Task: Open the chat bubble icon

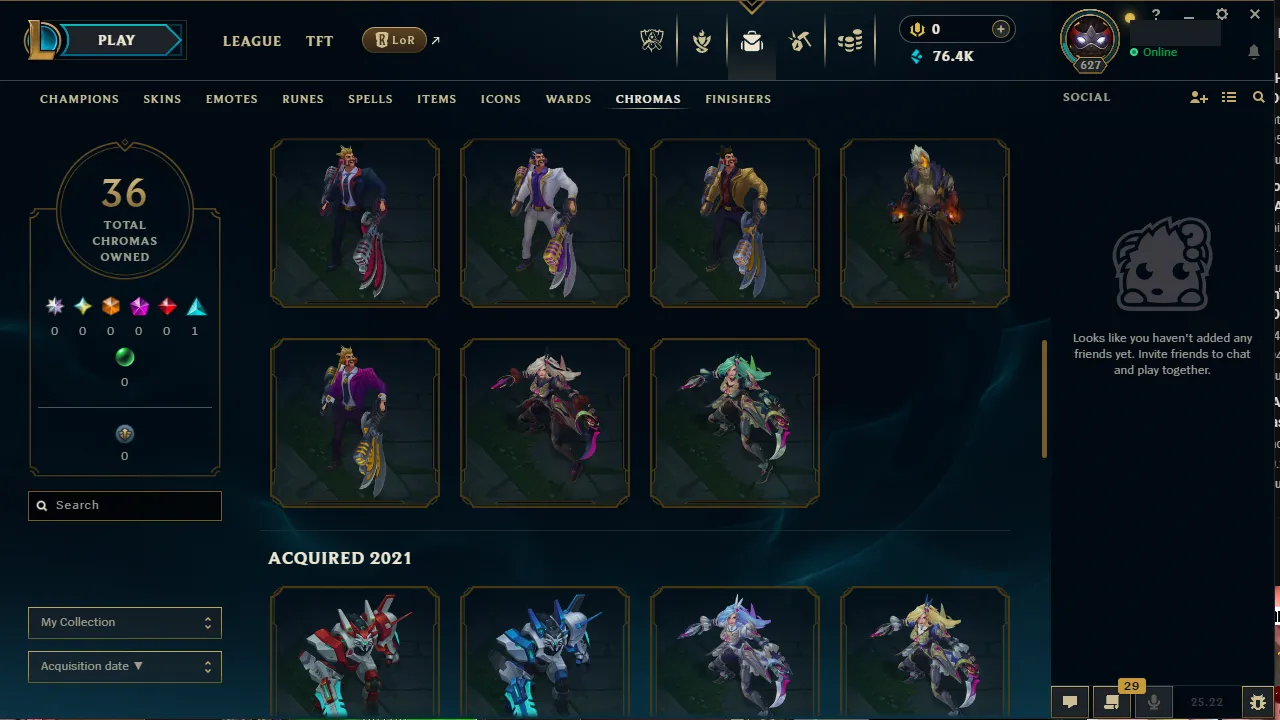Action: (x=1069, y=701)
